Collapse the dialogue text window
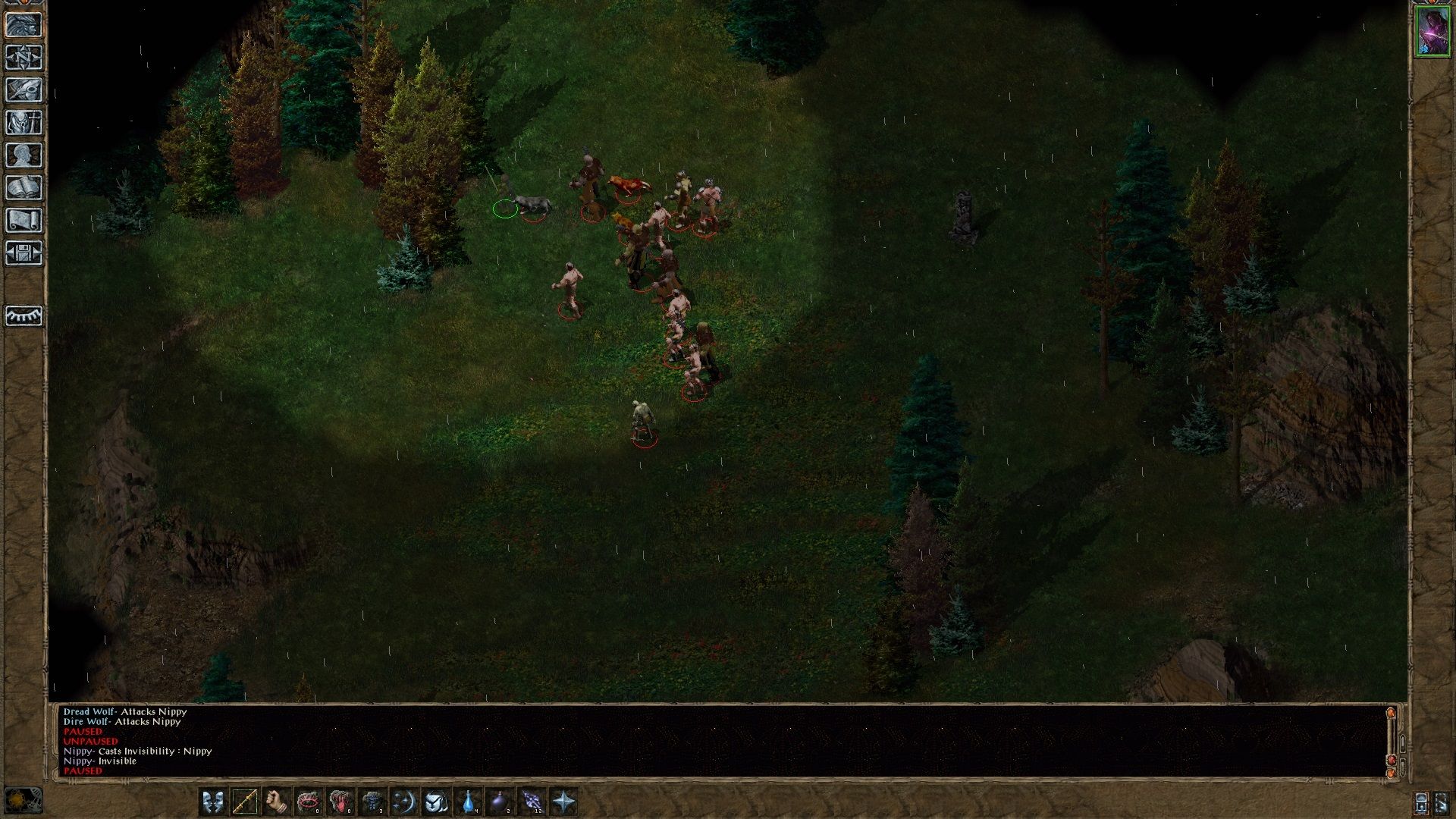Screen dimensions: 1456x819 pos(1401,767)
